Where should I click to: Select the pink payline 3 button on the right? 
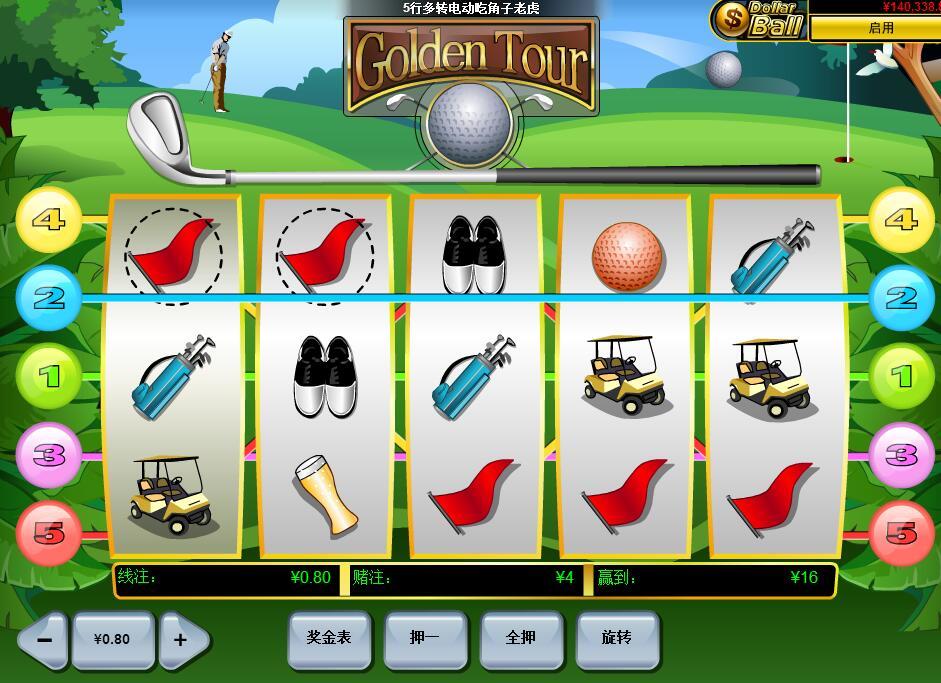[901, 455]
